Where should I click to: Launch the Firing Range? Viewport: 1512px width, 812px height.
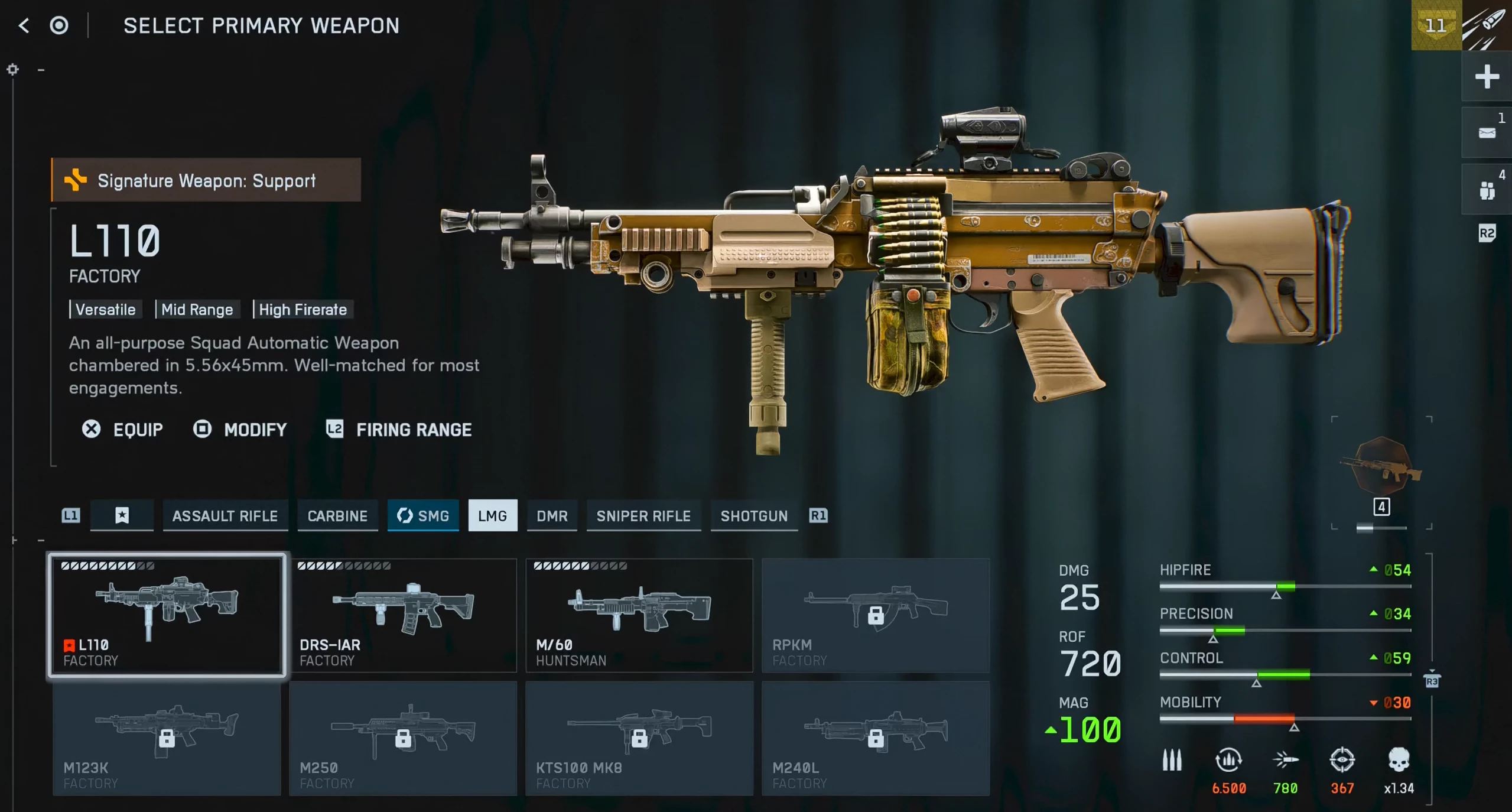pyautogui.click(x=399, y=430)
